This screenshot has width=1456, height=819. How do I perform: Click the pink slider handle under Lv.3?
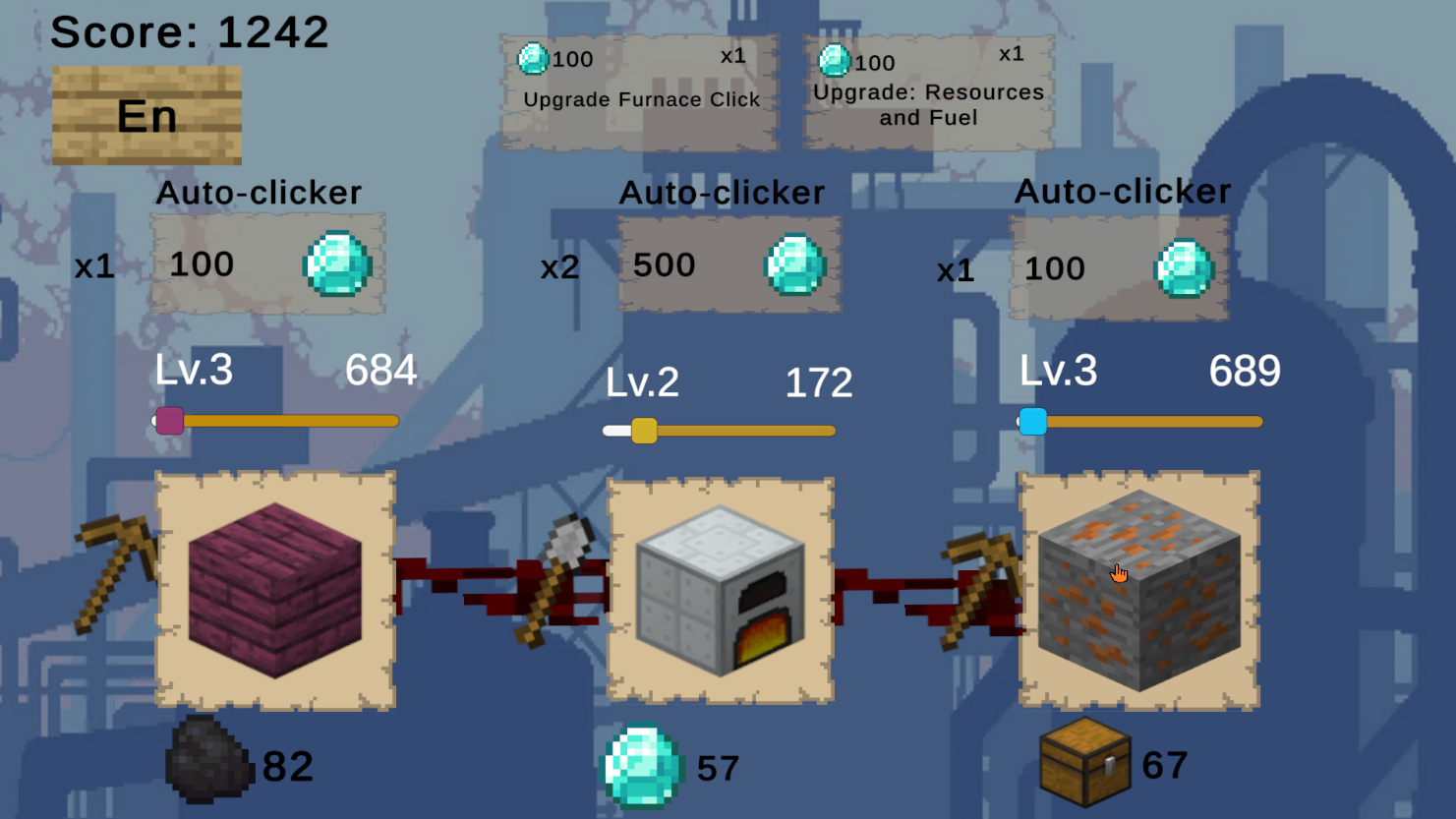coord(169,421)
